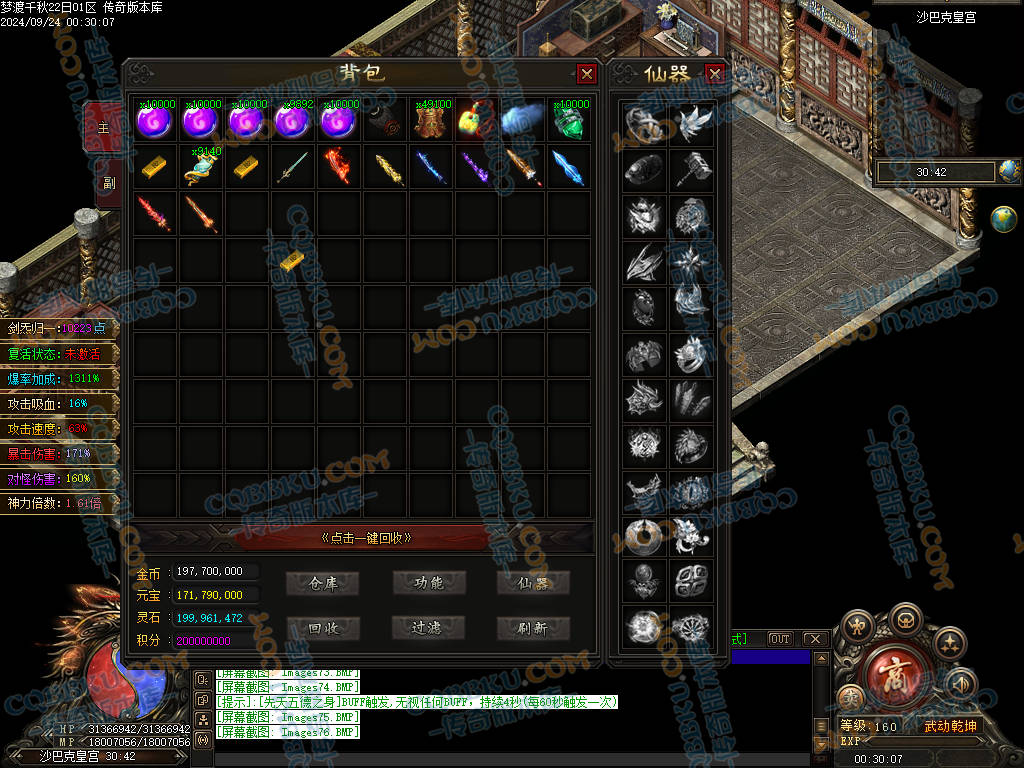Close the 仙器 artifact panel
This screenshot has width=1024, height=768.
714,74
